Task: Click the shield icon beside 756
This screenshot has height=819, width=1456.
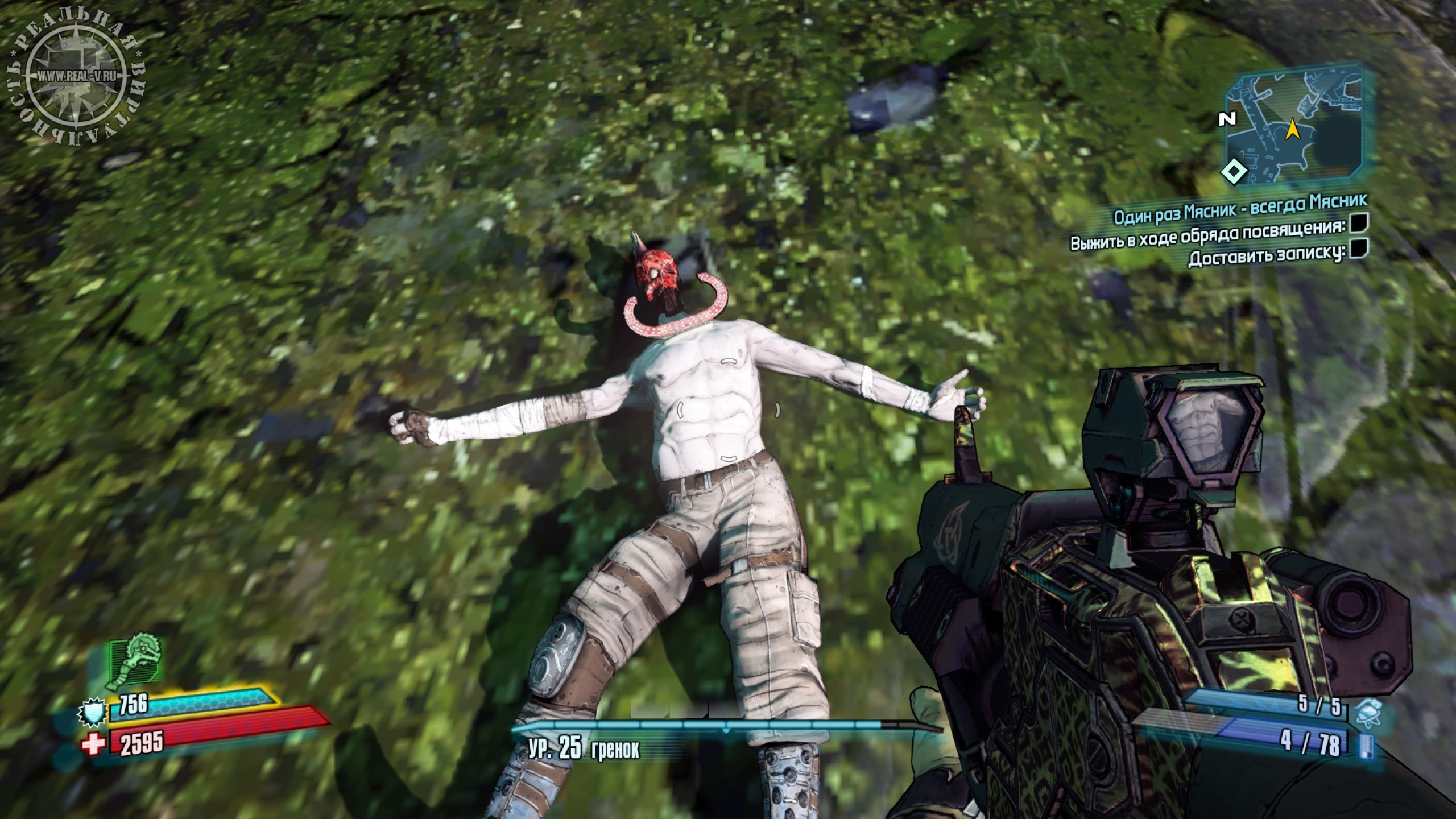Action: tap(93, 713)
